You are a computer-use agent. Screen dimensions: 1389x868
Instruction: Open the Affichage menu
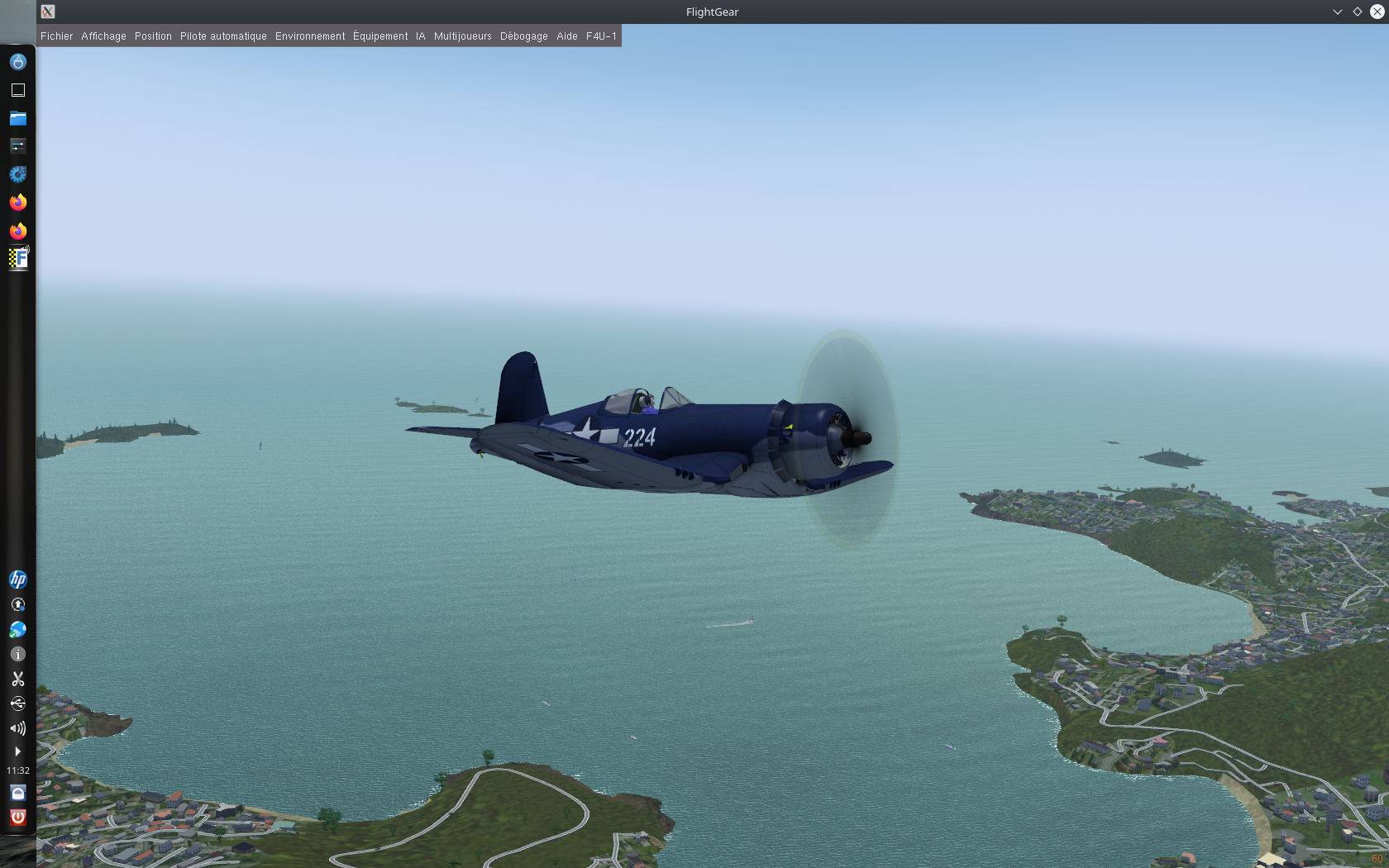click(x=103, y=36)
